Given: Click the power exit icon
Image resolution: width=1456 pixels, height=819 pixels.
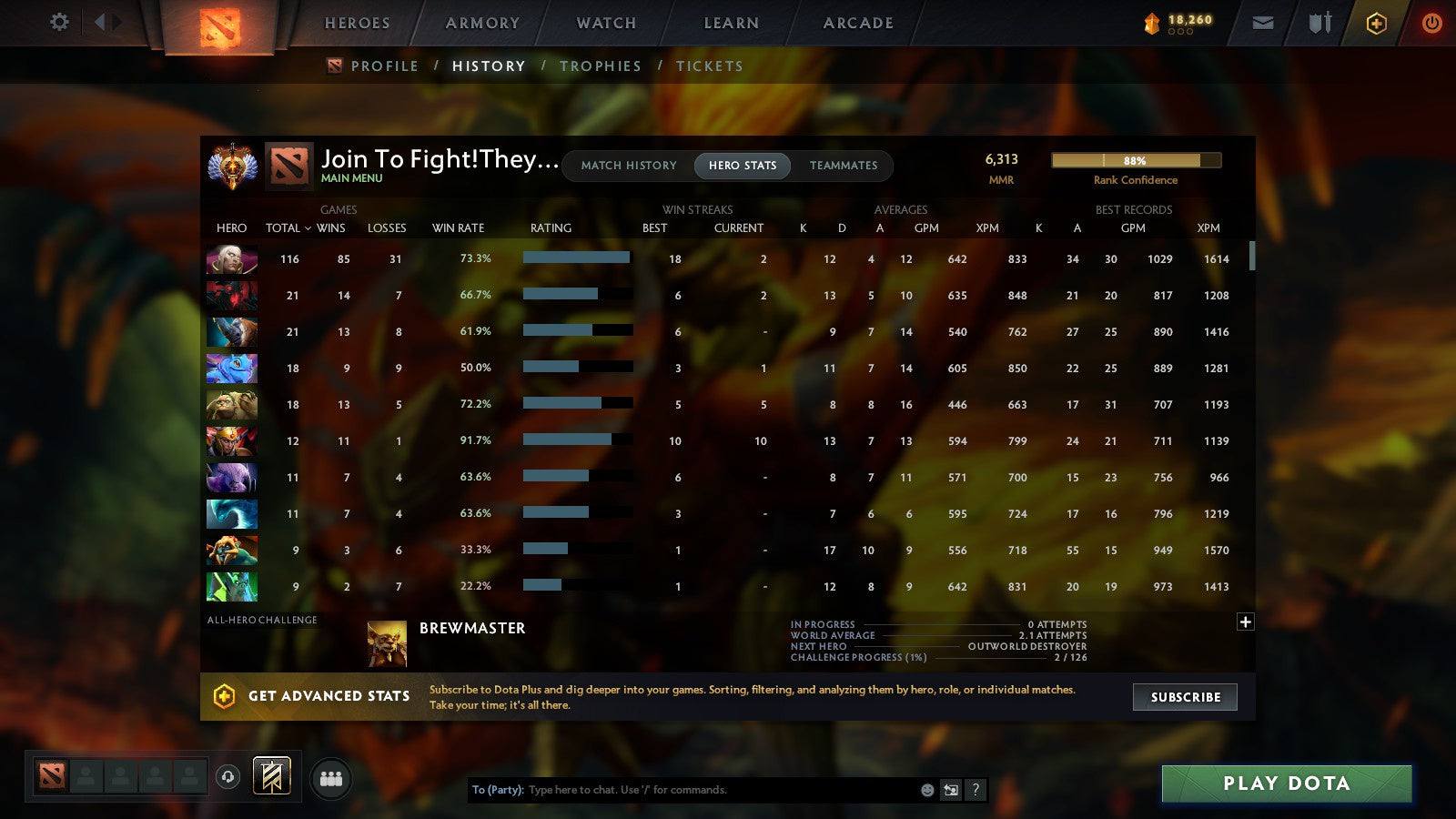Looking at the screenshot, I should 1431,23.
